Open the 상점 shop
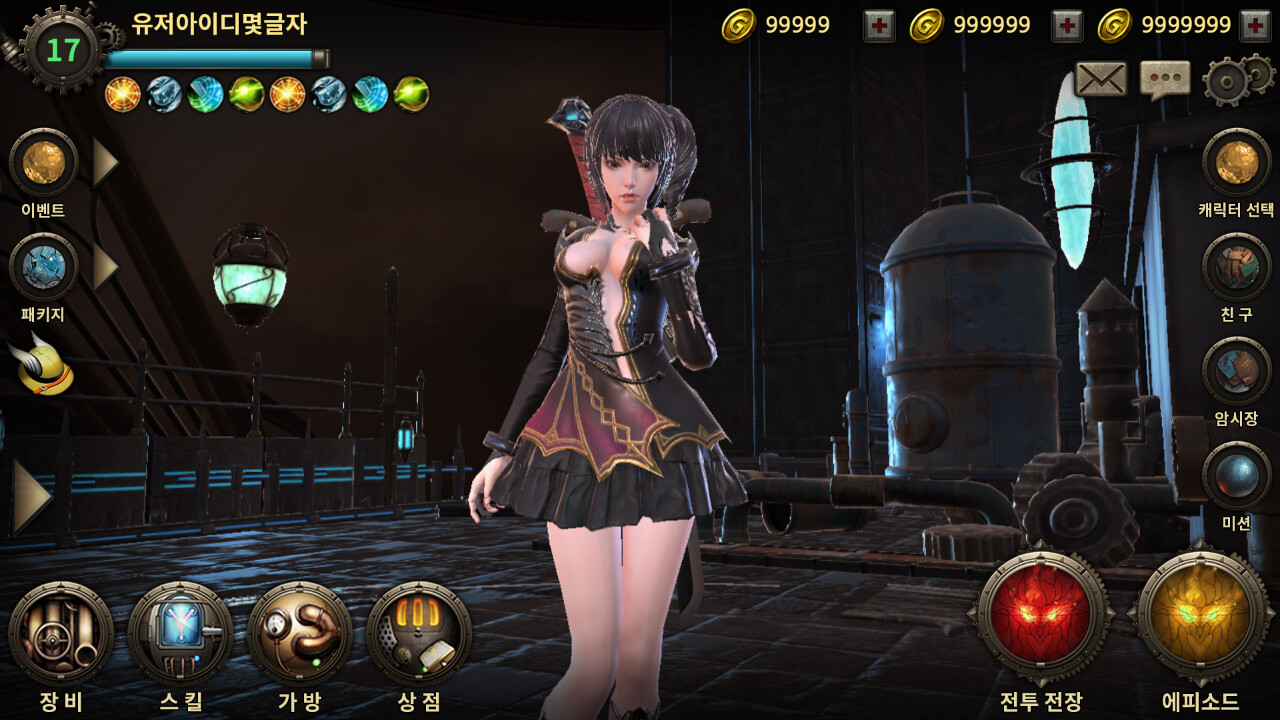 point(419,634)
